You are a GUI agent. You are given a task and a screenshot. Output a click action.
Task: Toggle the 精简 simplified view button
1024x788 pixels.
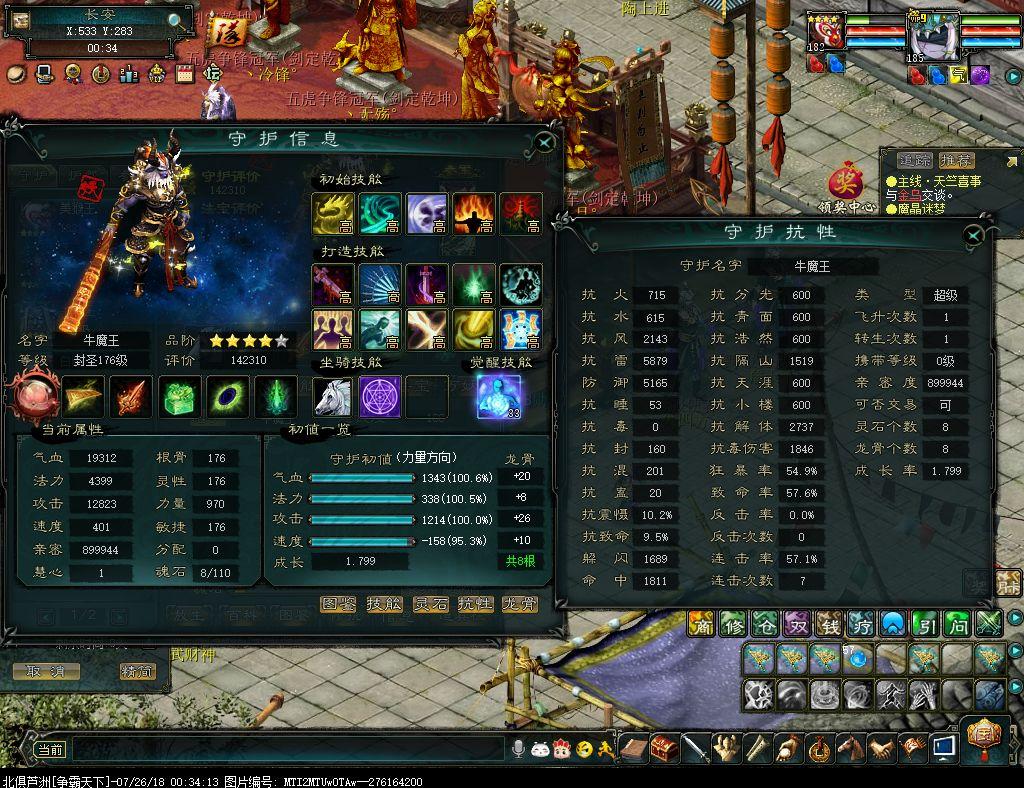pos(138,671)
